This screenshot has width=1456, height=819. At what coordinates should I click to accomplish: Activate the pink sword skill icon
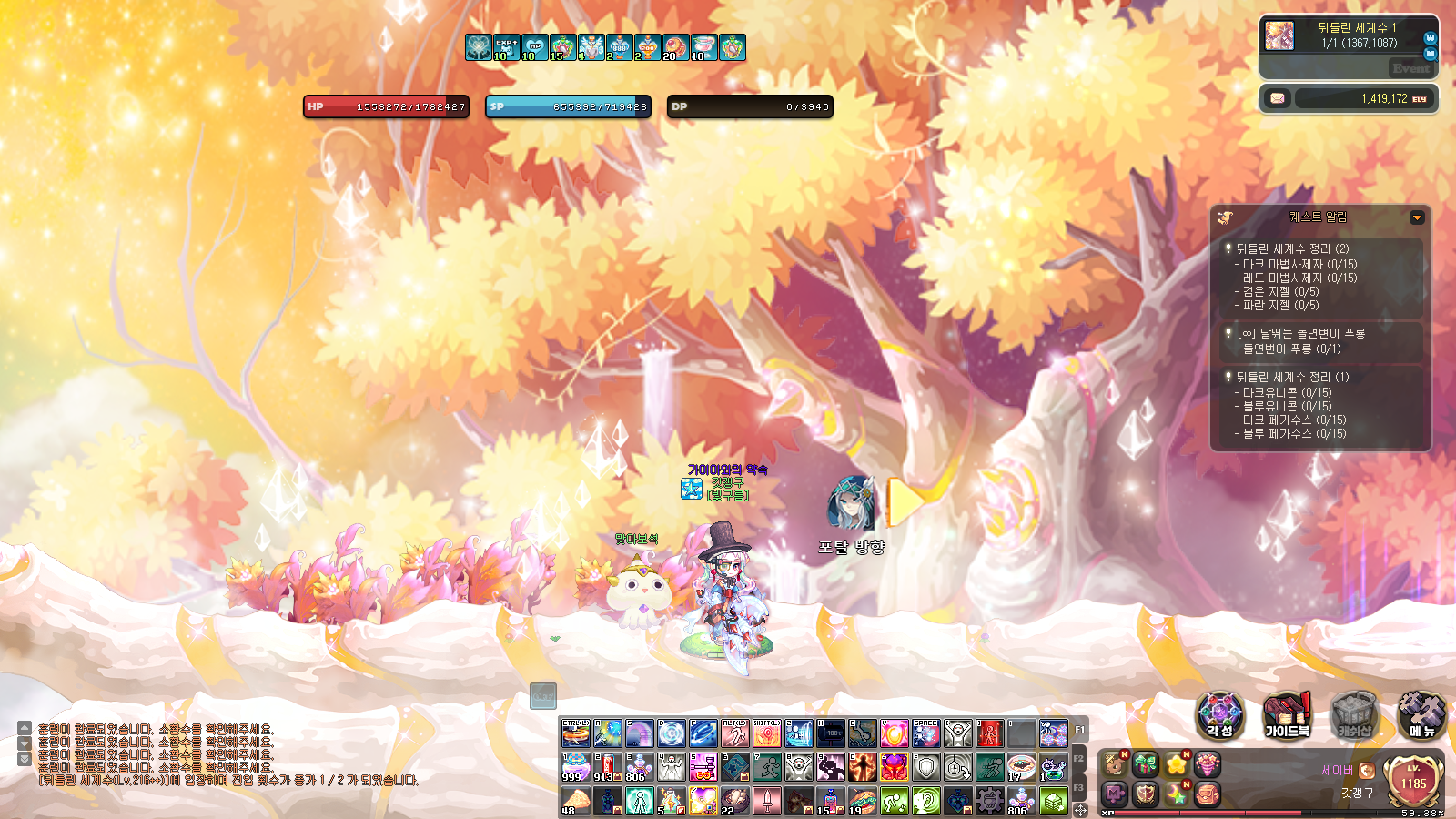click(766, 800)
